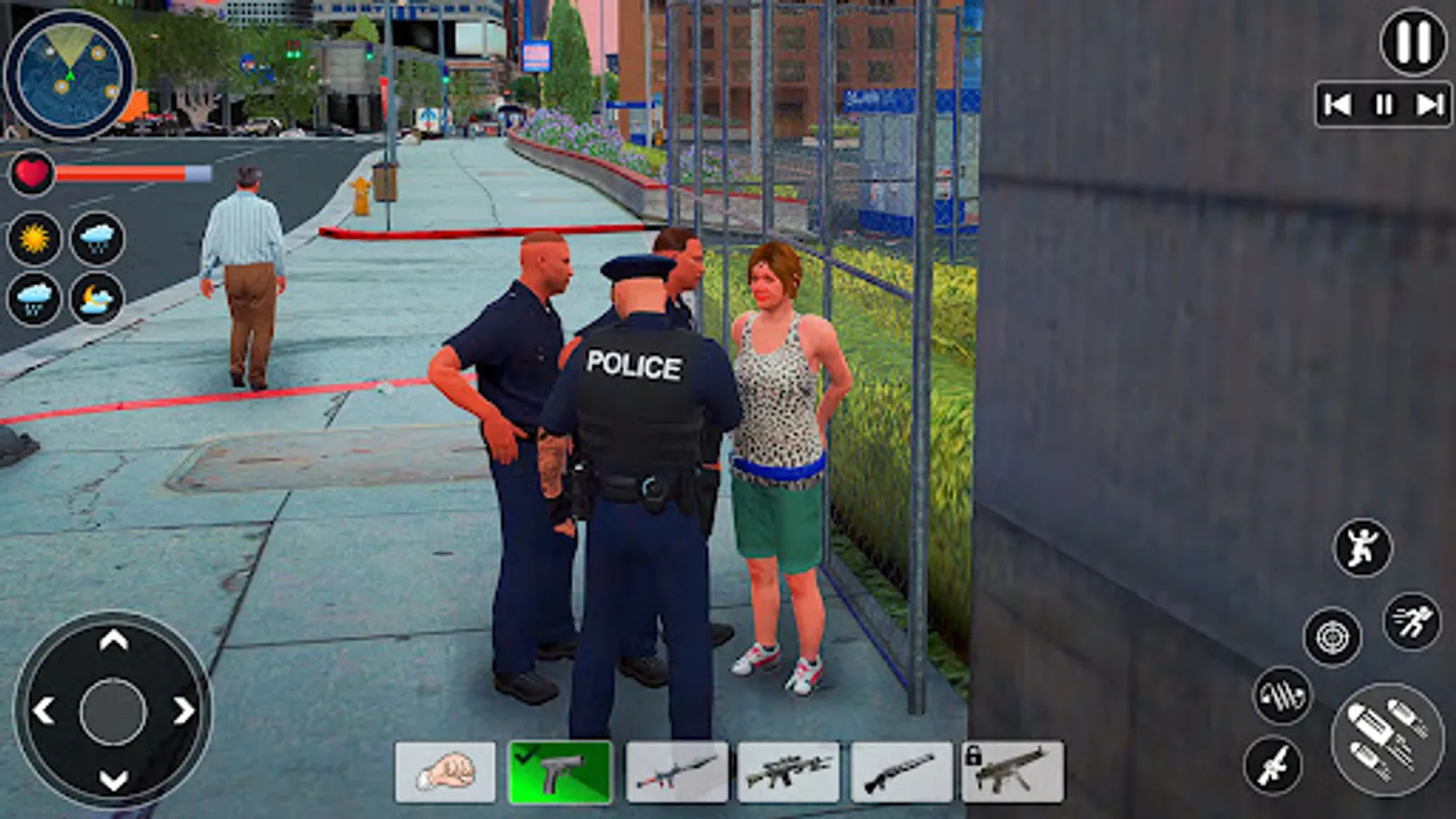The image size is (1456, 819).
Task: Equip the rocket launcher from weapon bar
Action: coord(673,770)
